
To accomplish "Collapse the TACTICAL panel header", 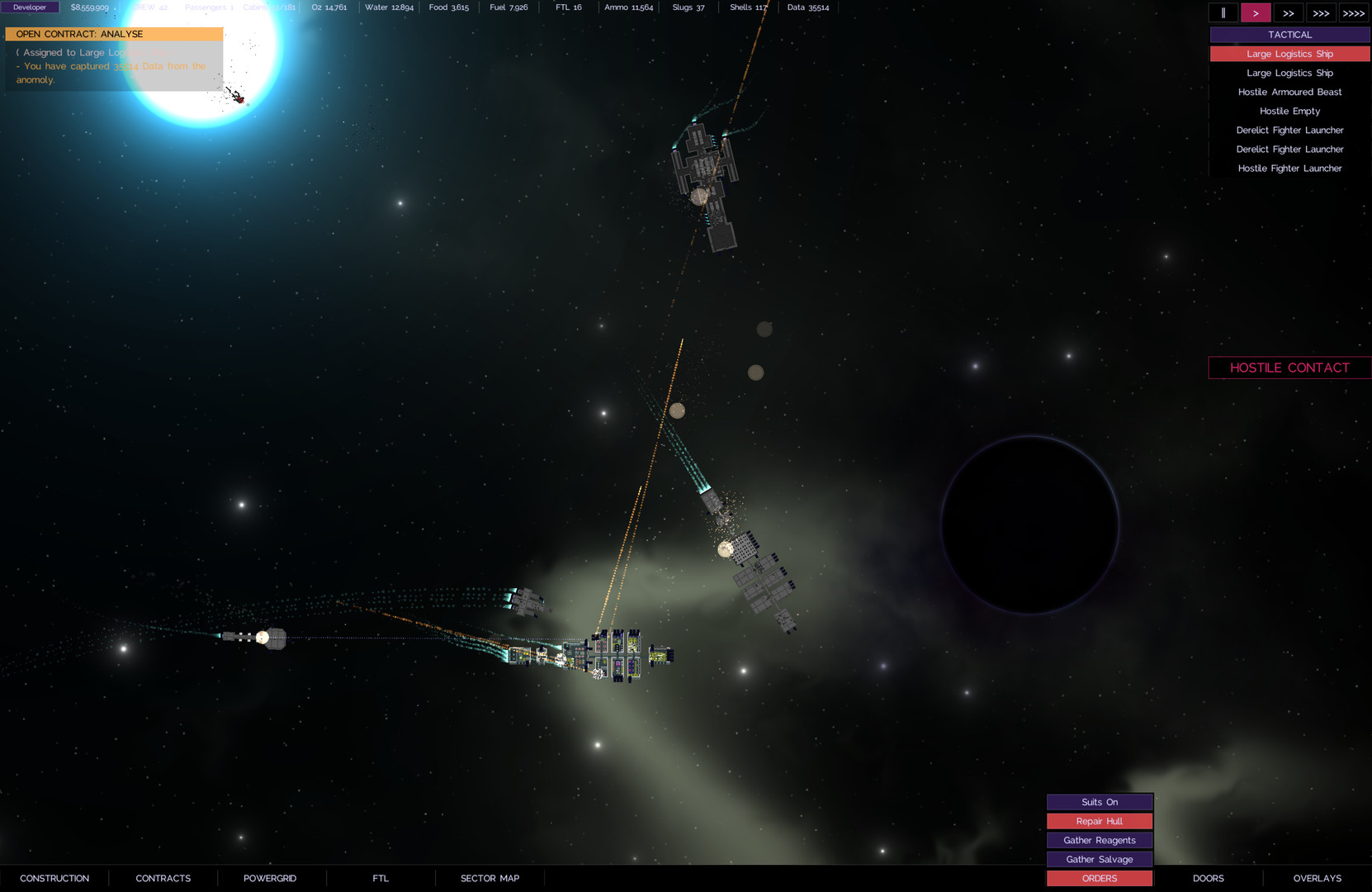I will 1289,34.
